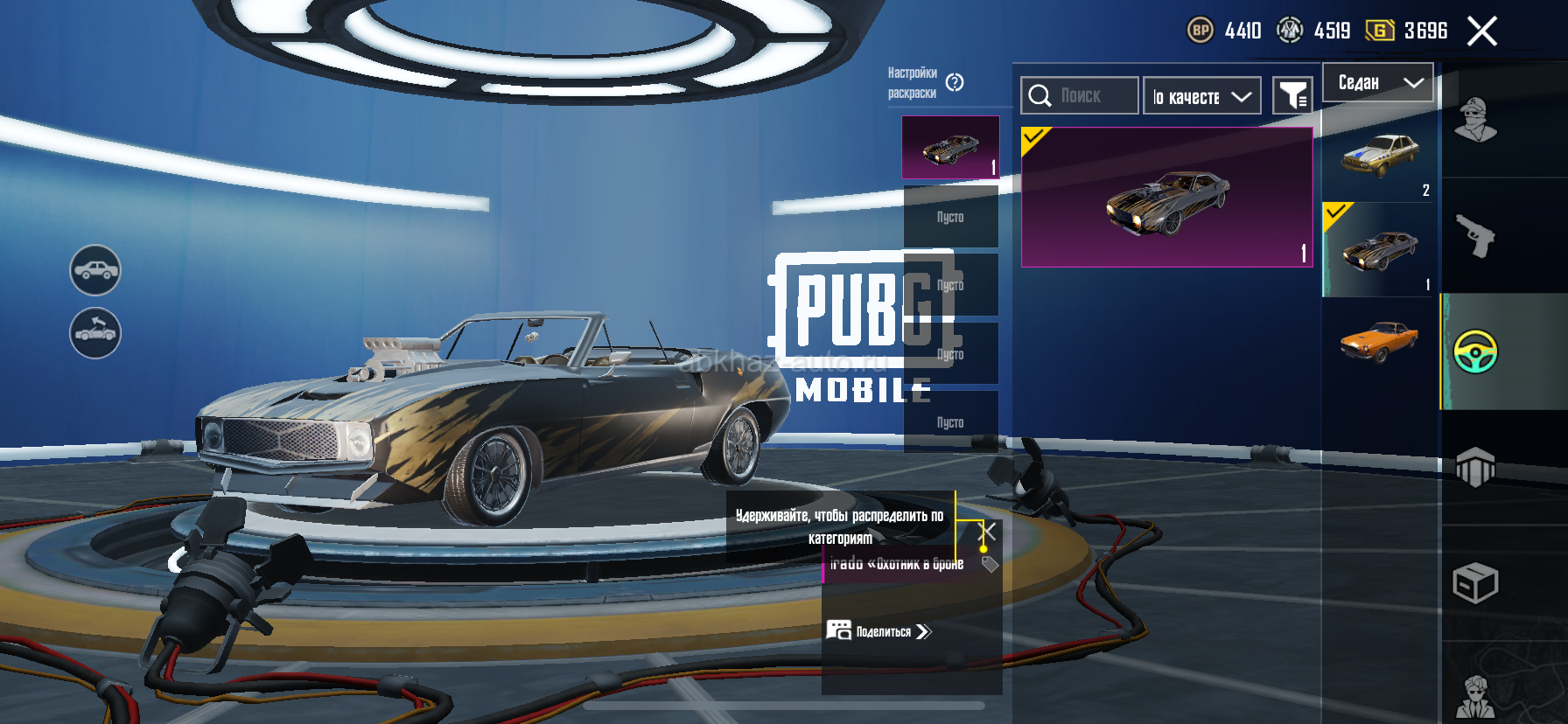Dismiss the hold-to-categorize tooltip

coord(987,531)
